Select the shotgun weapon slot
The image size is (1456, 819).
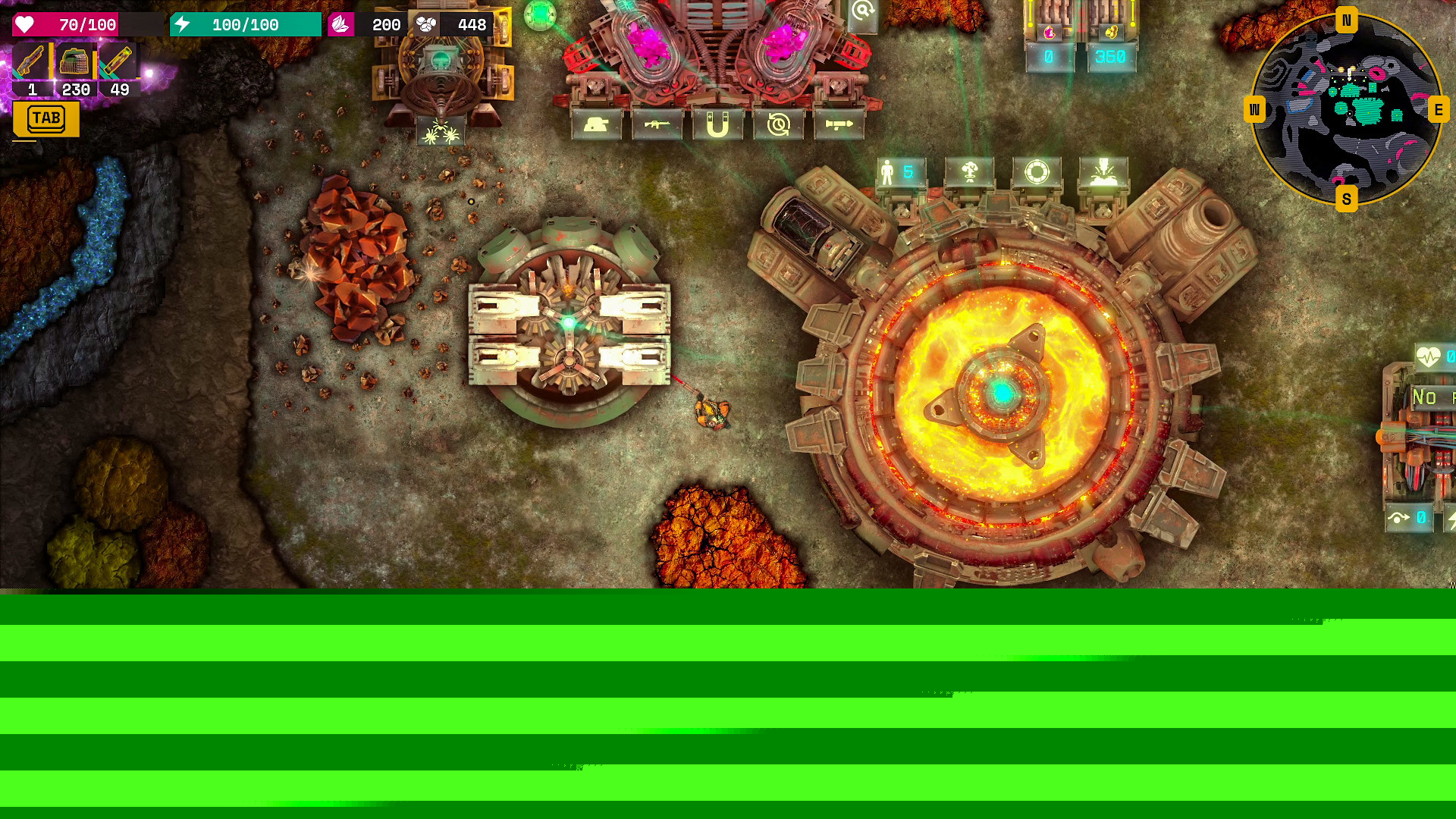[x=32, y=62]
